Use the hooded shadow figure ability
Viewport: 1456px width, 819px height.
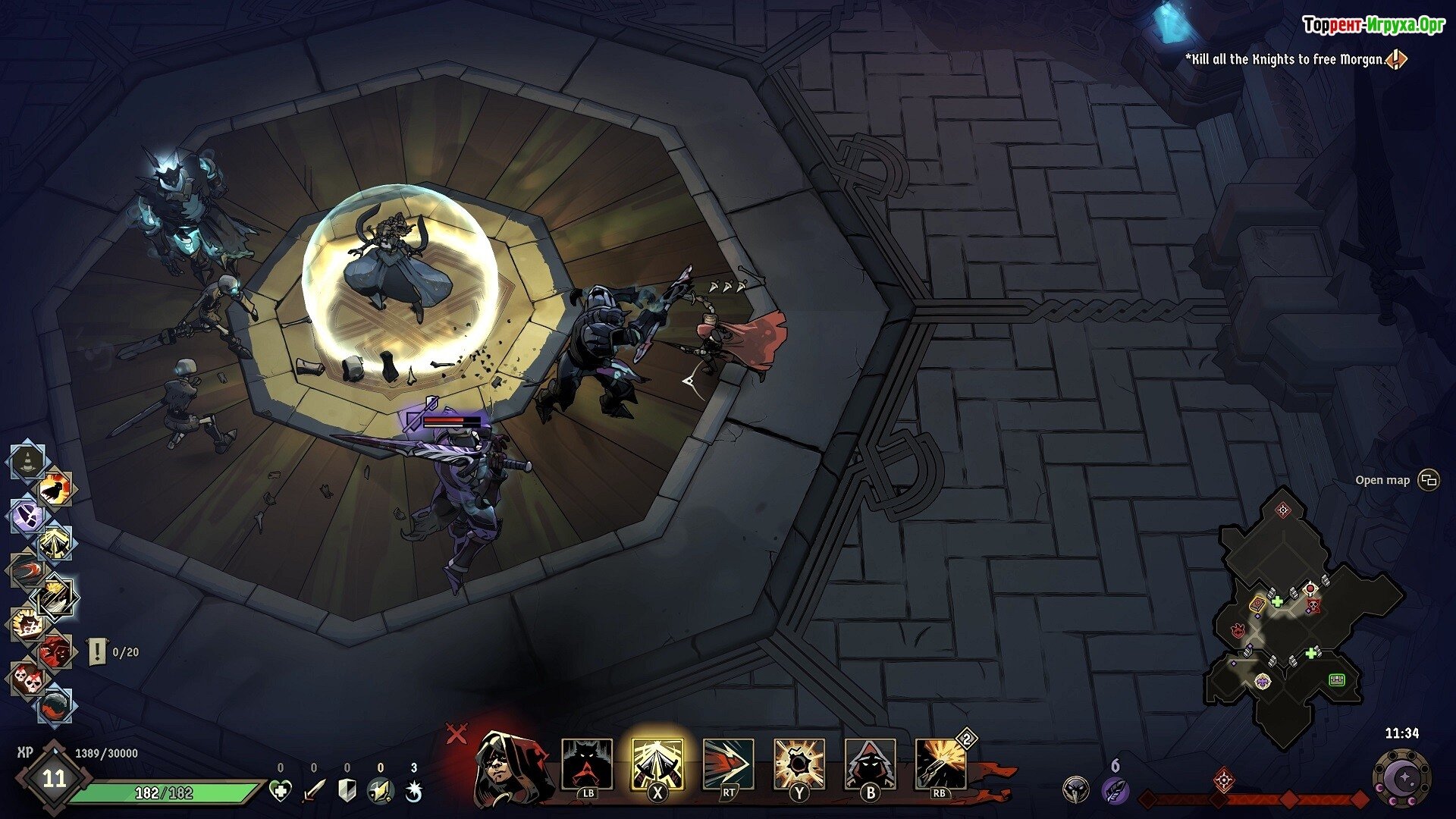tap(870, 764)
